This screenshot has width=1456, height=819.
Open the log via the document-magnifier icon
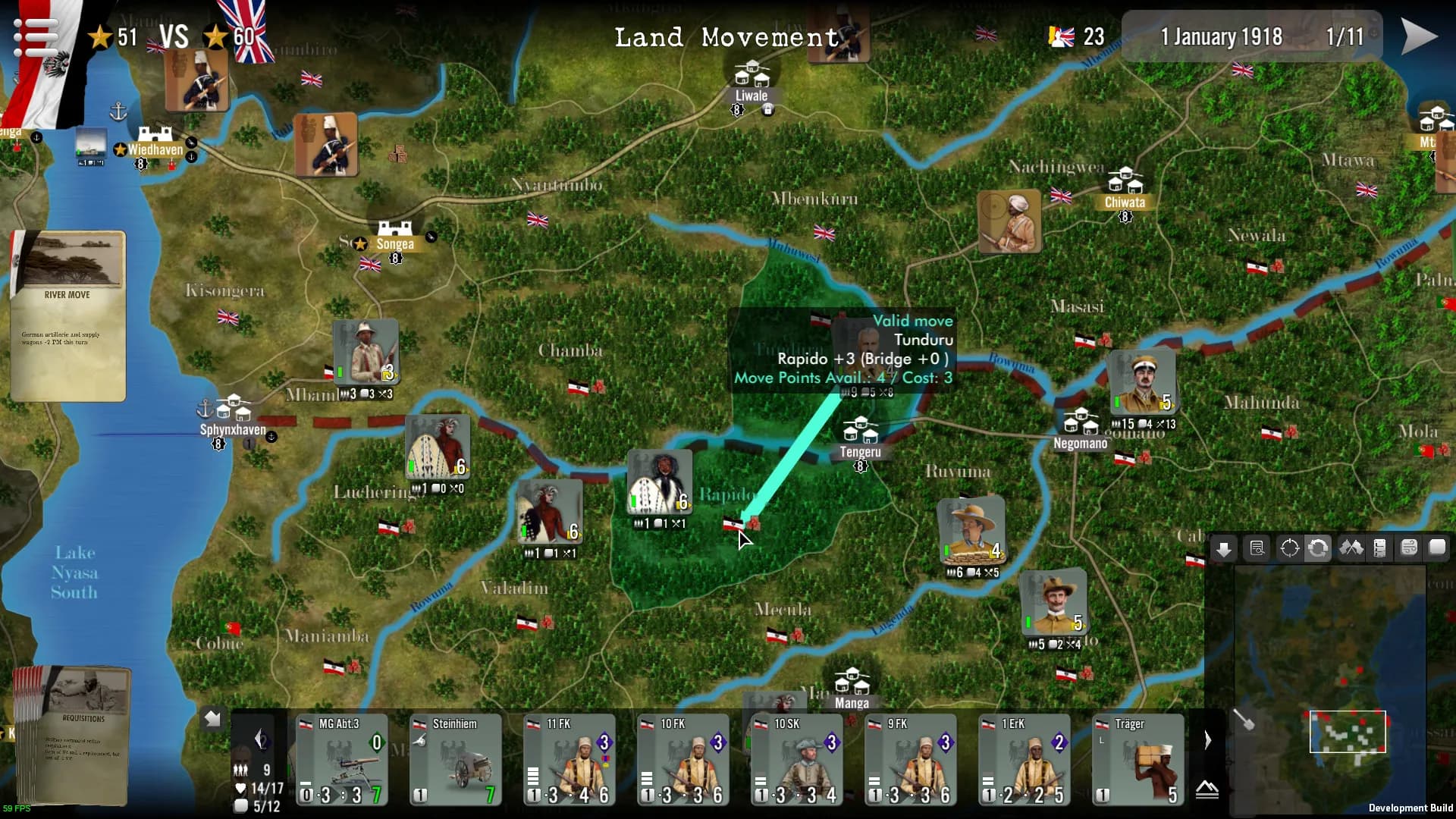(1257, 548)
